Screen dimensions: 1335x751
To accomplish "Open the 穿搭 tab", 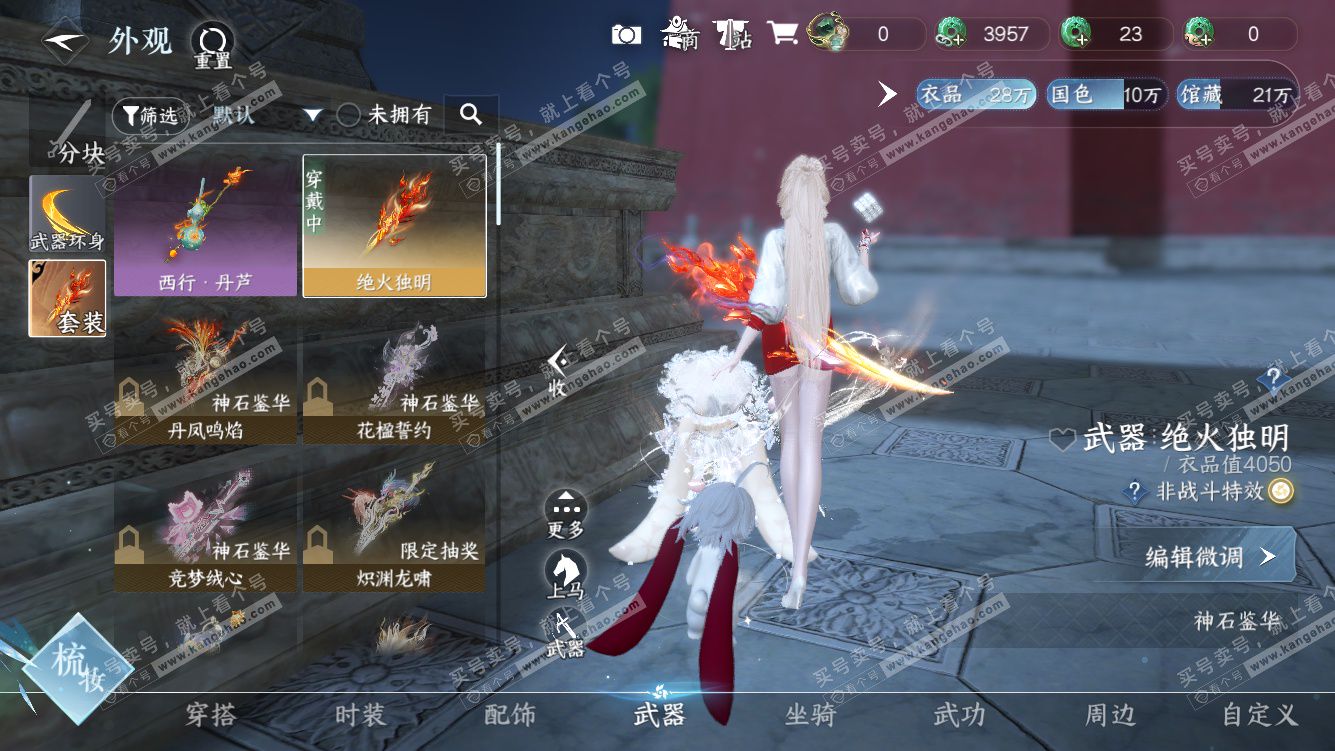I will 211,714.
